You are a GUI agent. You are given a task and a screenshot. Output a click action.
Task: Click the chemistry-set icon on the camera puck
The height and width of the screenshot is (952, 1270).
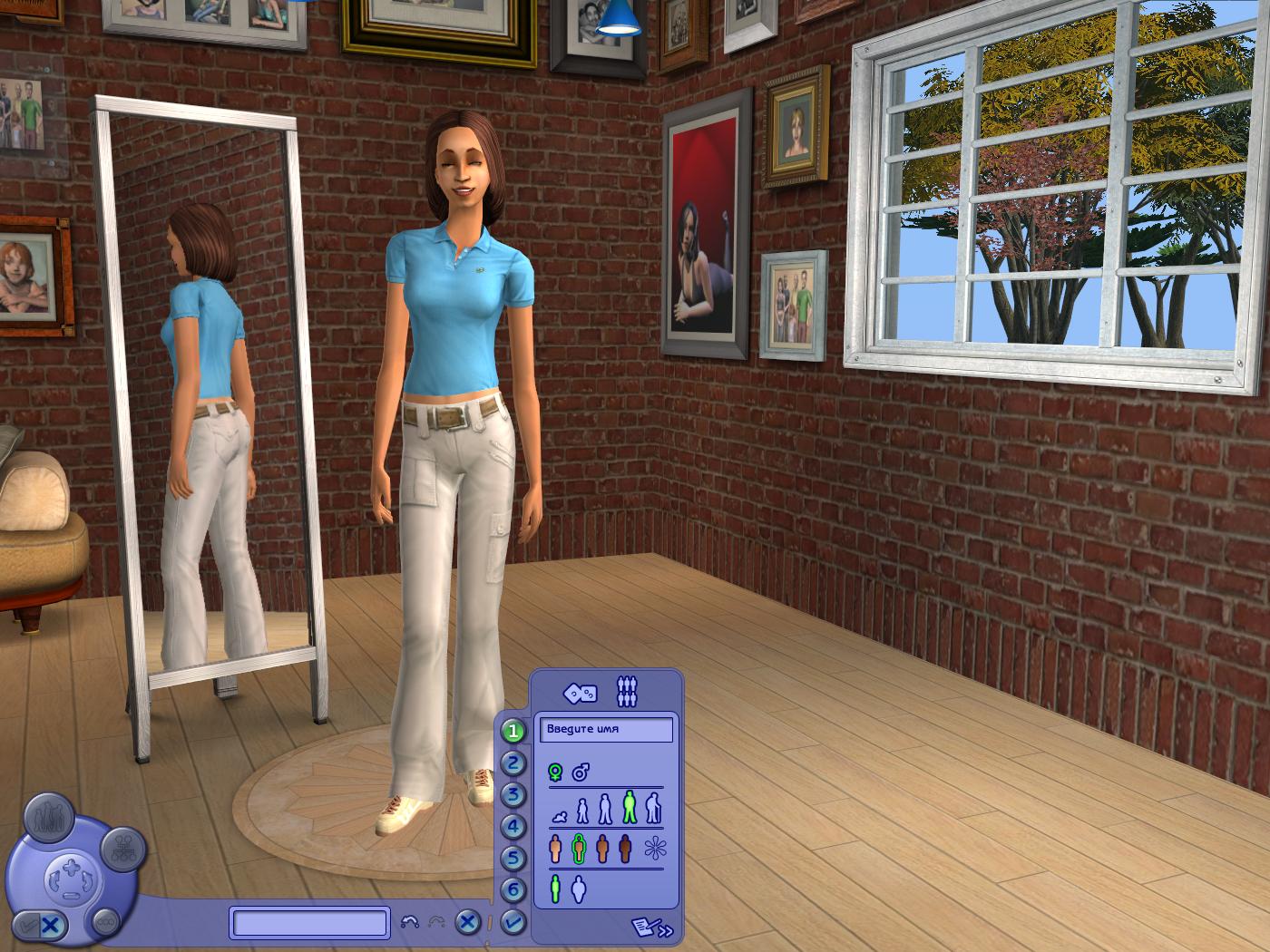[123, 847]
